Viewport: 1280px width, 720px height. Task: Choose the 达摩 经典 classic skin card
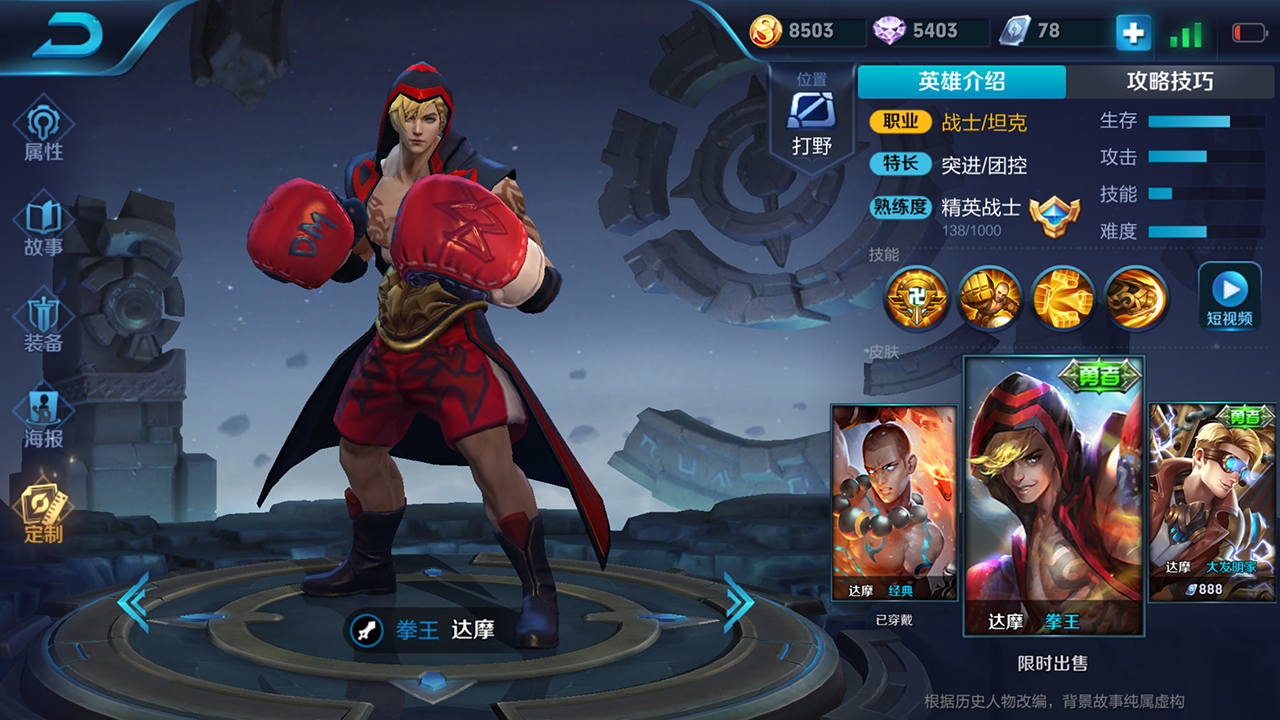[894, 502]
